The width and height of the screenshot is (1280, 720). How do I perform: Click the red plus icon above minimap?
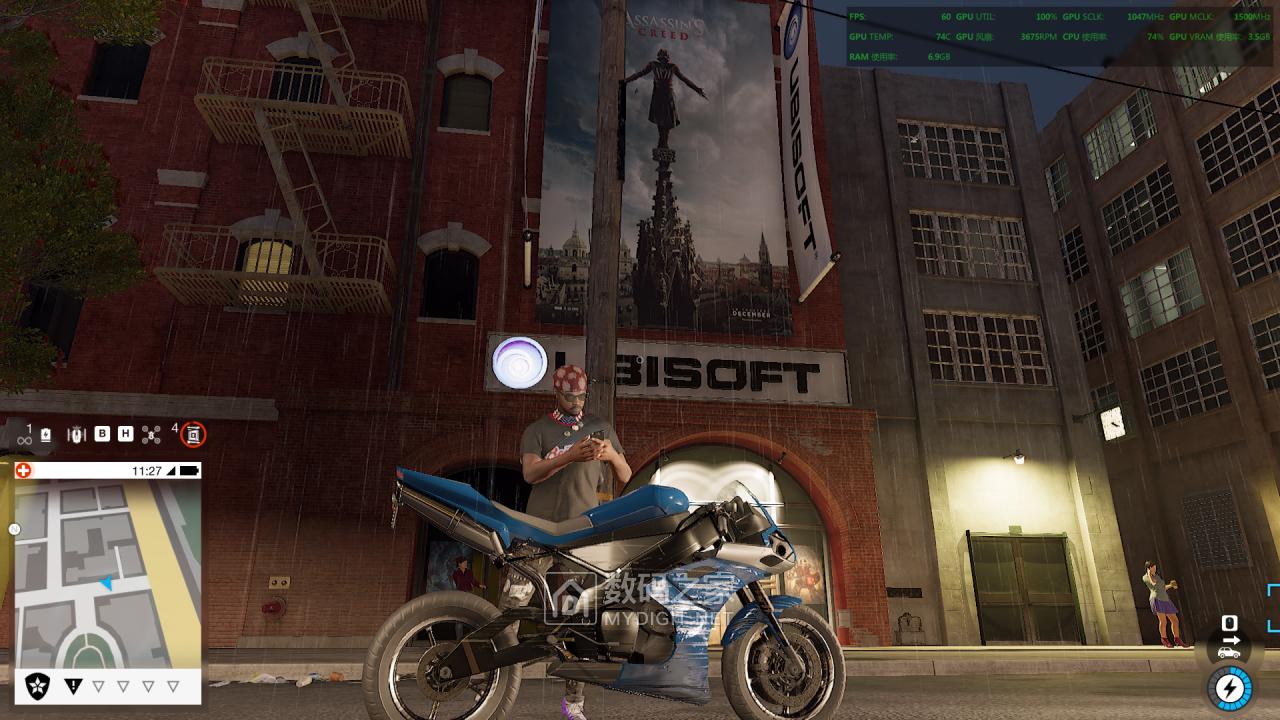24,470
